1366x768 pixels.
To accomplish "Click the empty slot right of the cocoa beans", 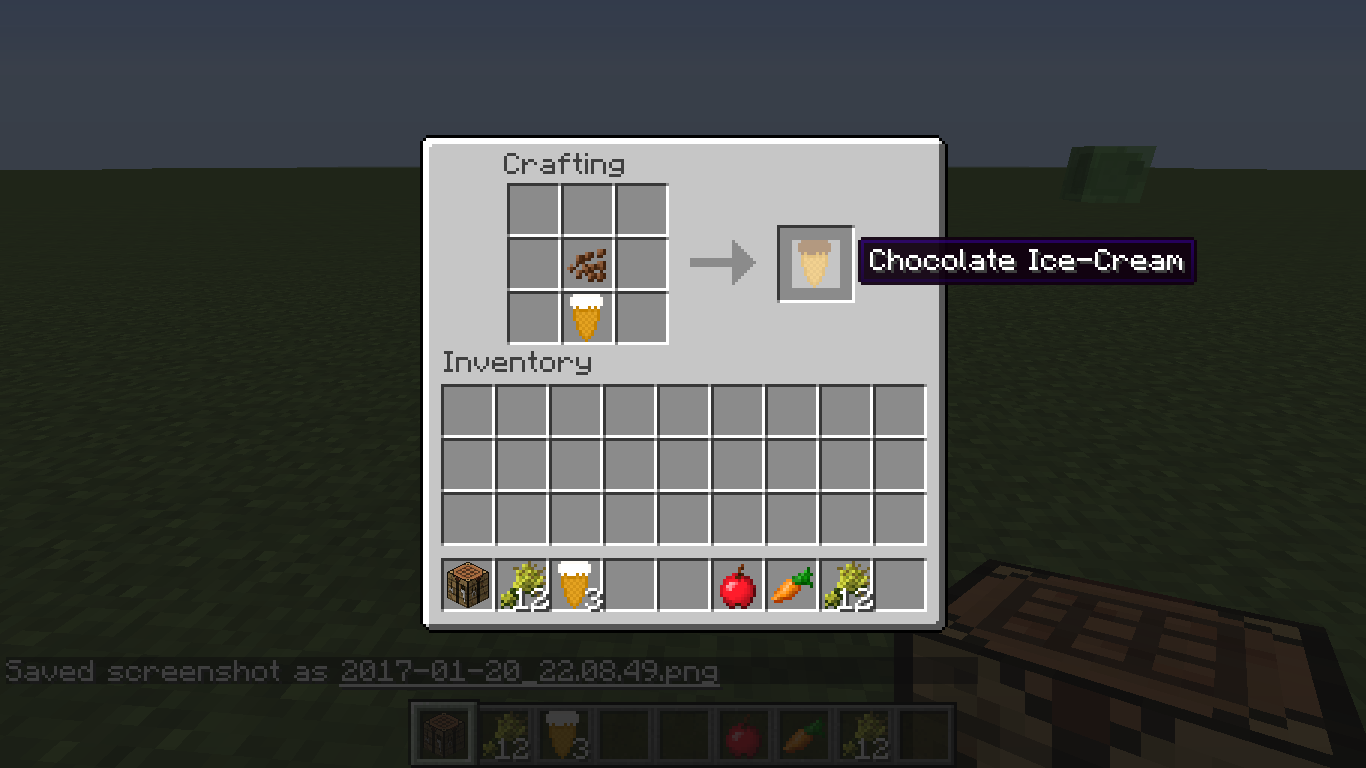I will [x=641, y=263].
